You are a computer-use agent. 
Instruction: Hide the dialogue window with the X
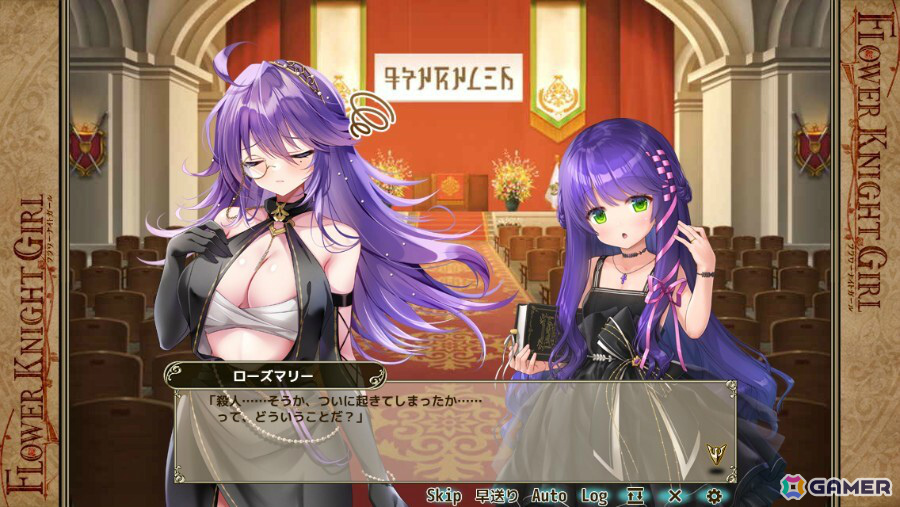(675, 495)
